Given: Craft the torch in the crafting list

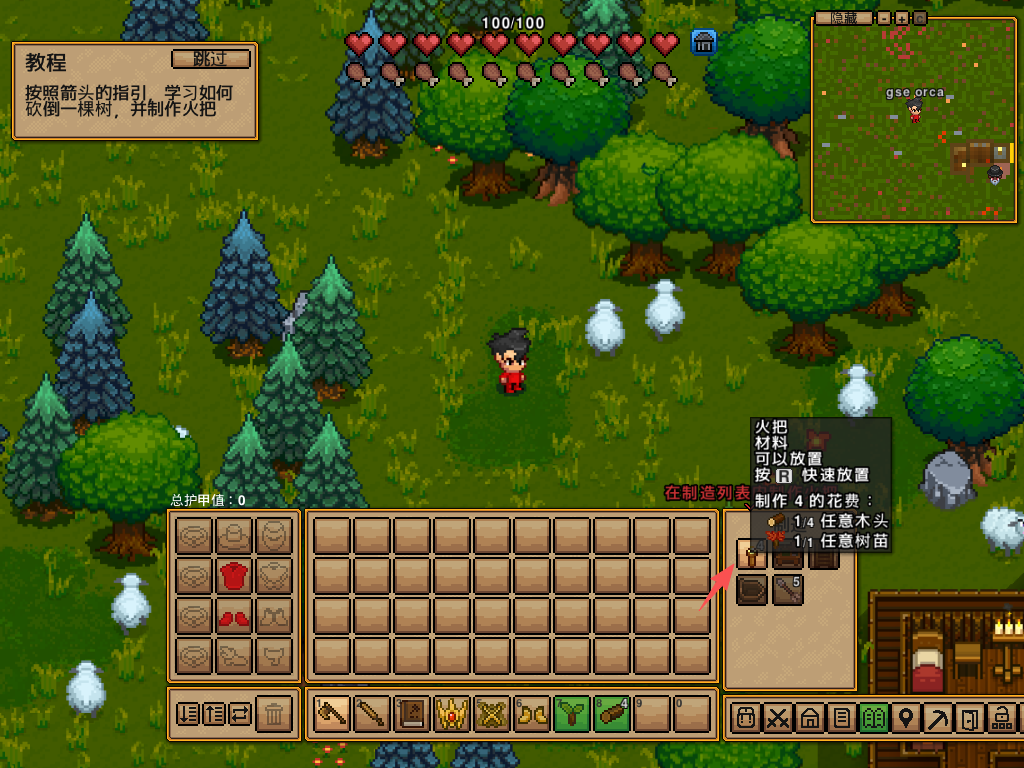Looking at the screenshot, I should coord(751,553).
